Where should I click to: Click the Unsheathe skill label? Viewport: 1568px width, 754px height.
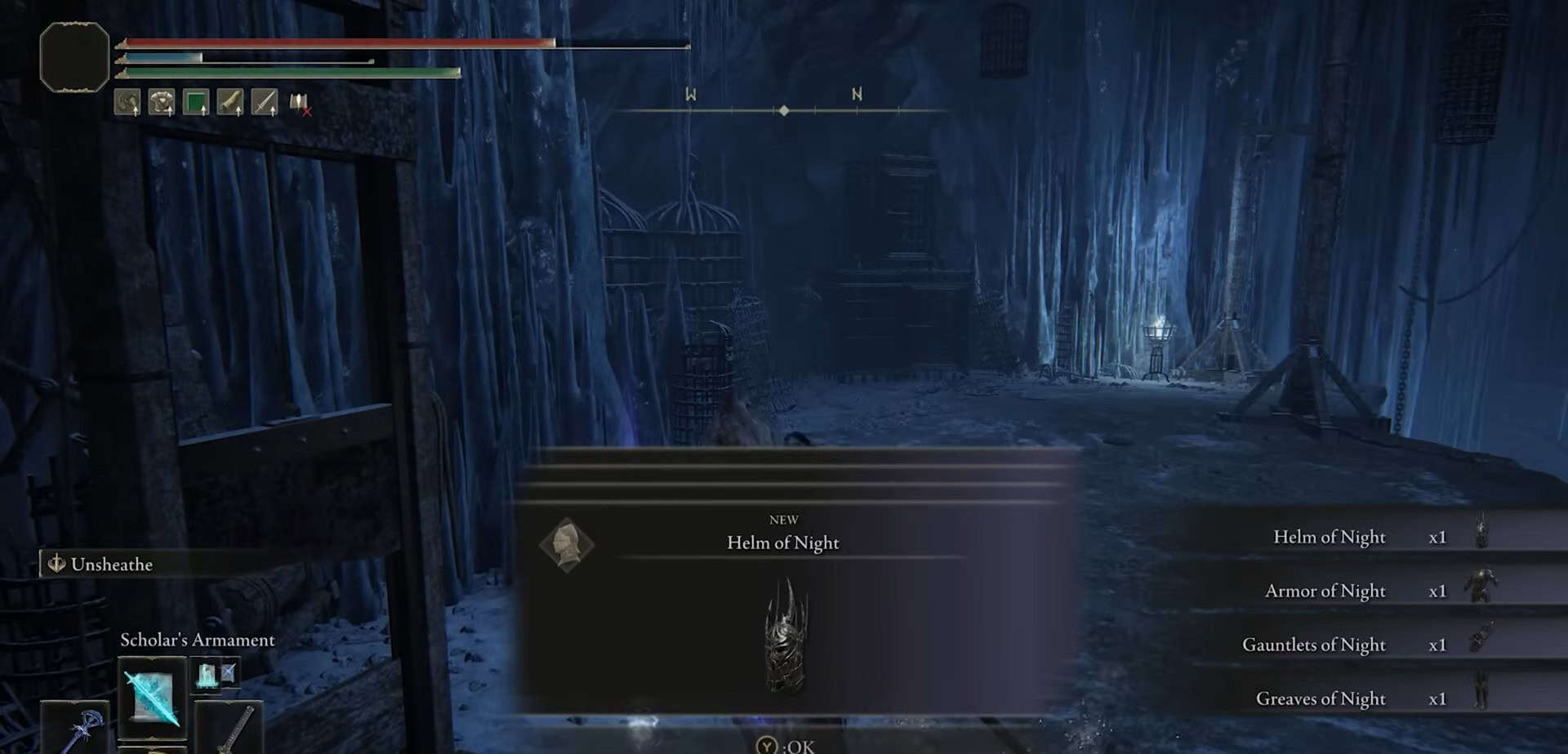112,563
